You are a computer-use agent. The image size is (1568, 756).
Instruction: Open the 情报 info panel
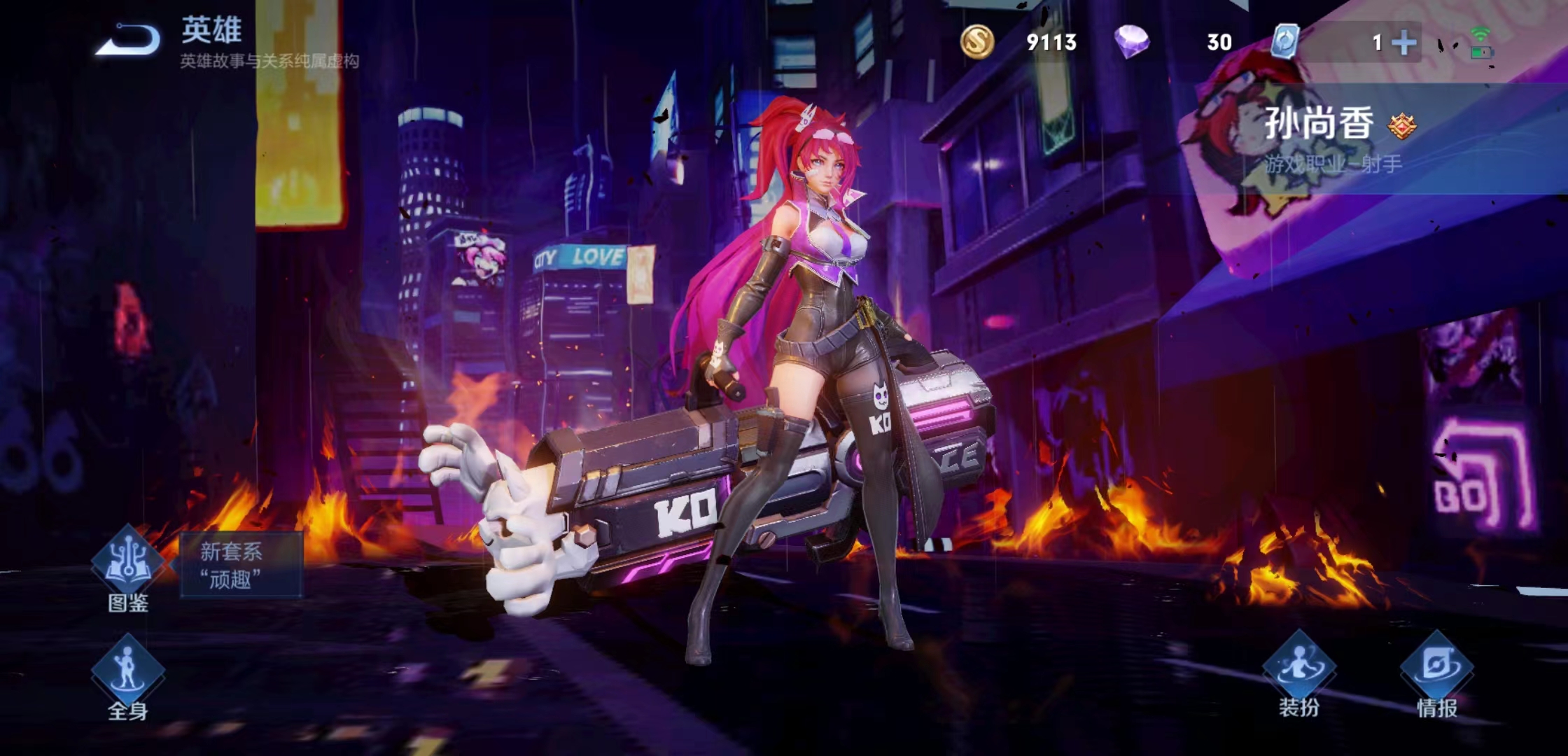(x=1436, y=671)
